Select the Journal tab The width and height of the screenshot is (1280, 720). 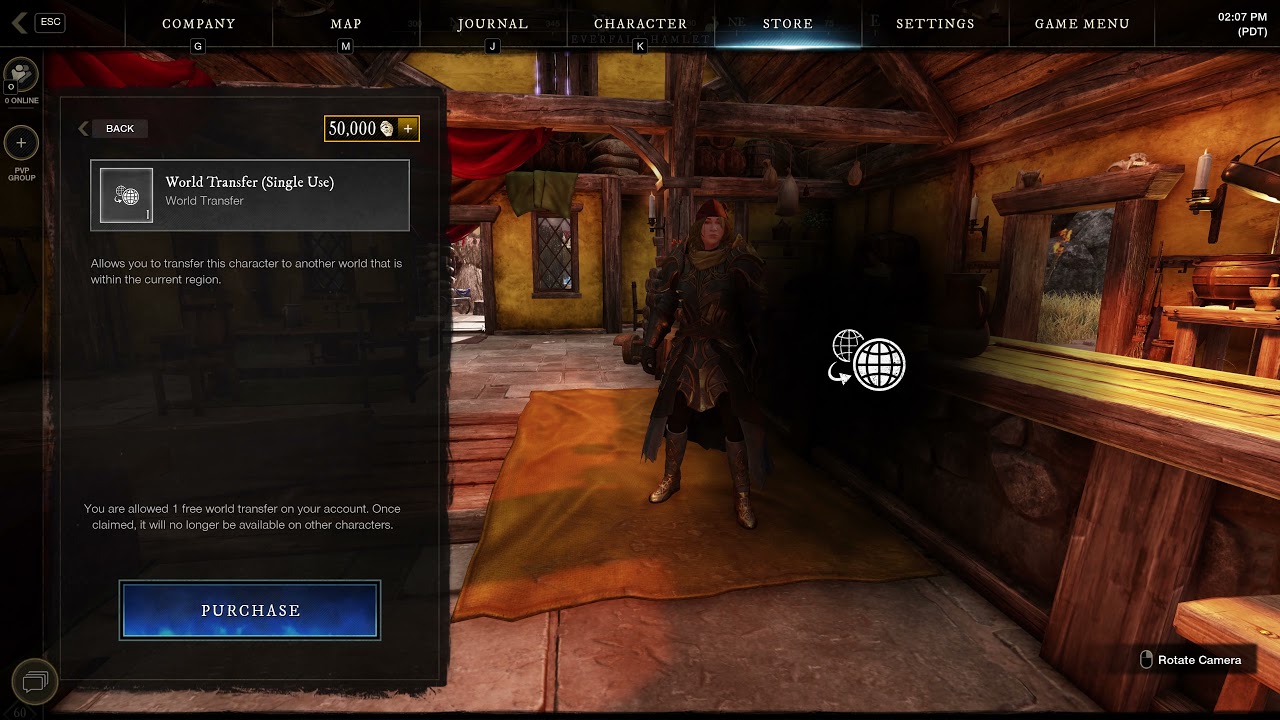tap(493, 23)
